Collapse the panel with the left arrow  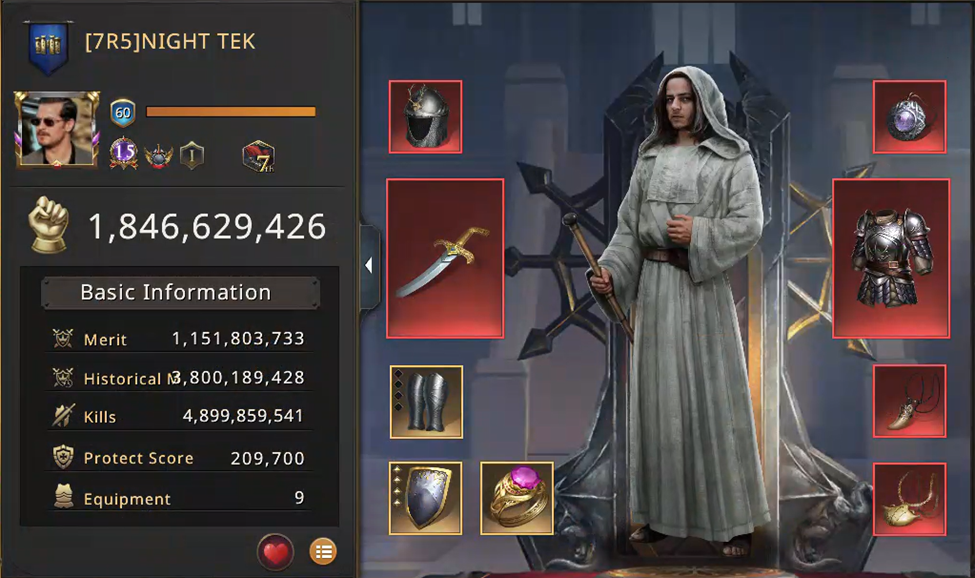tap(369, 266)
